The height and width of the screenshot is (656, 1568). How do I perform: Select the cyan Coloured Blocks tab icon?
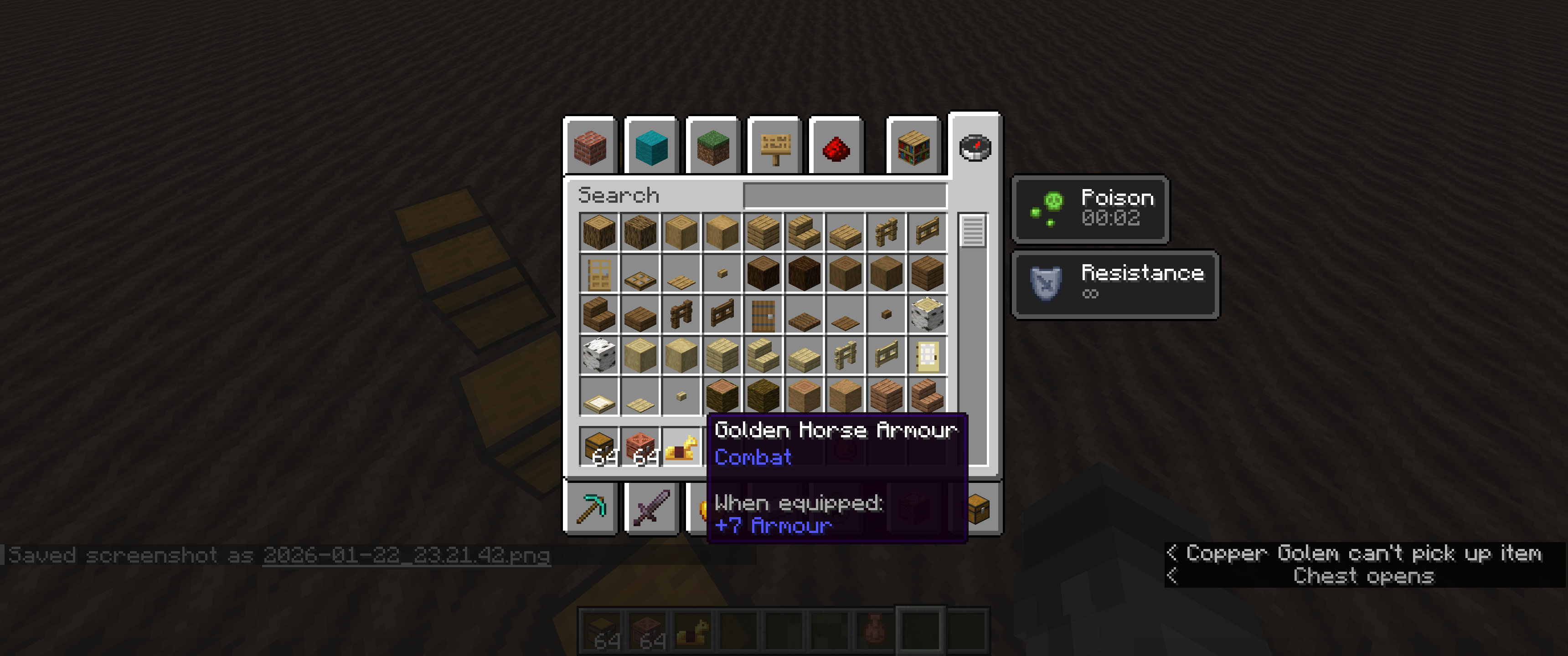coord(652,148)
